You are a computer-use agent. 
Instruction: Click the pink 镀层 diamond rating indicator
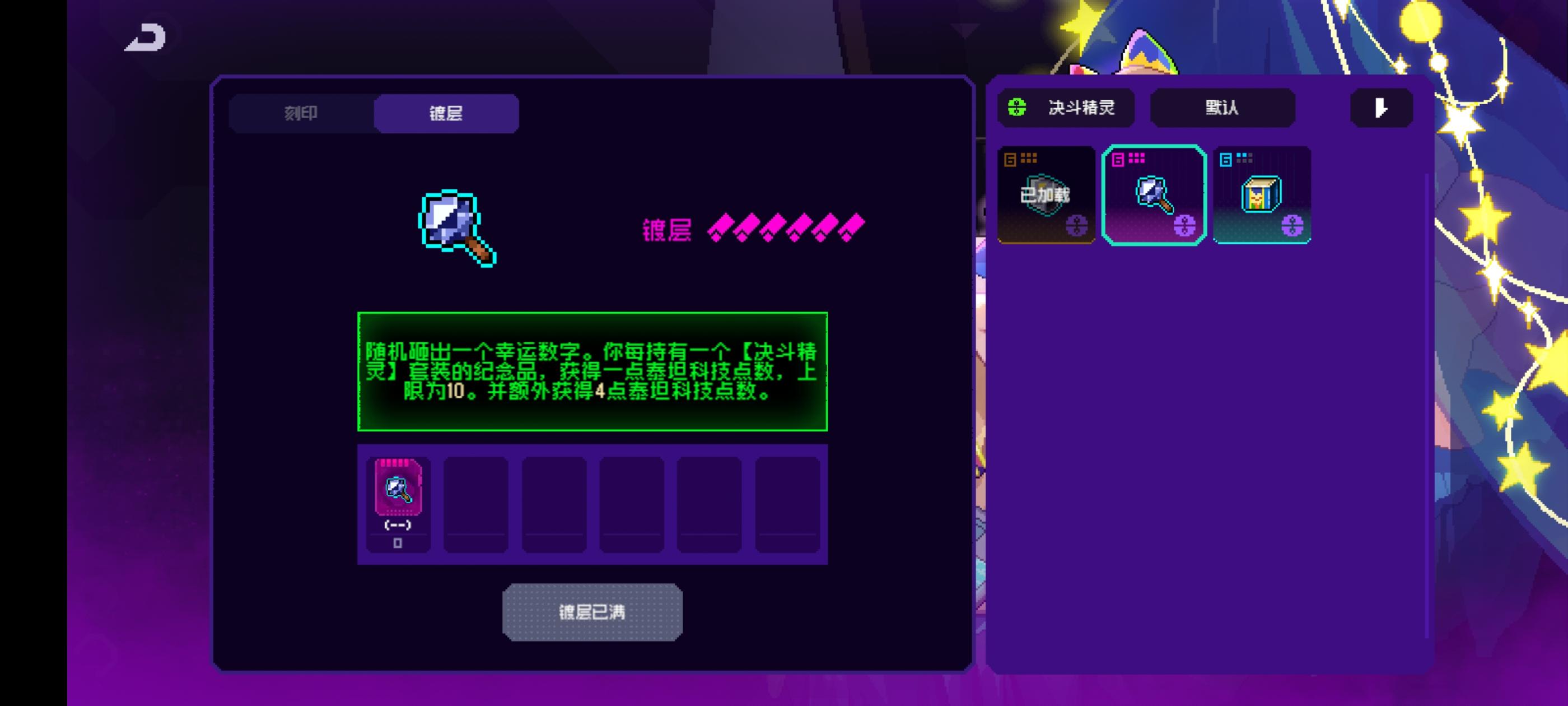(785, 229)
